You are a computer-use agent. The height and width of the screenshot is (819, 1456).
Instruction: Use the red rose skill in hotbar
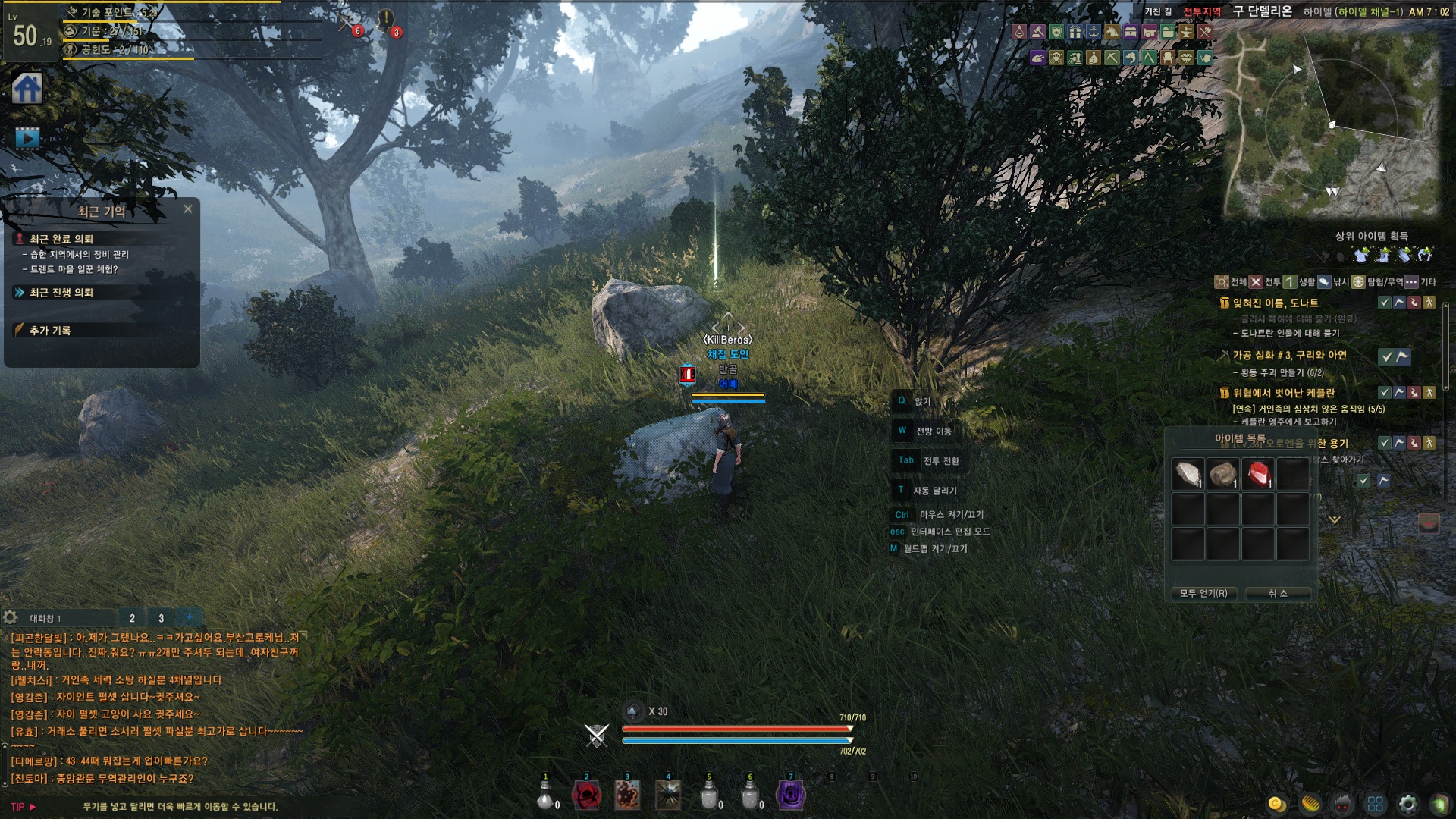(x=586, y=795)
